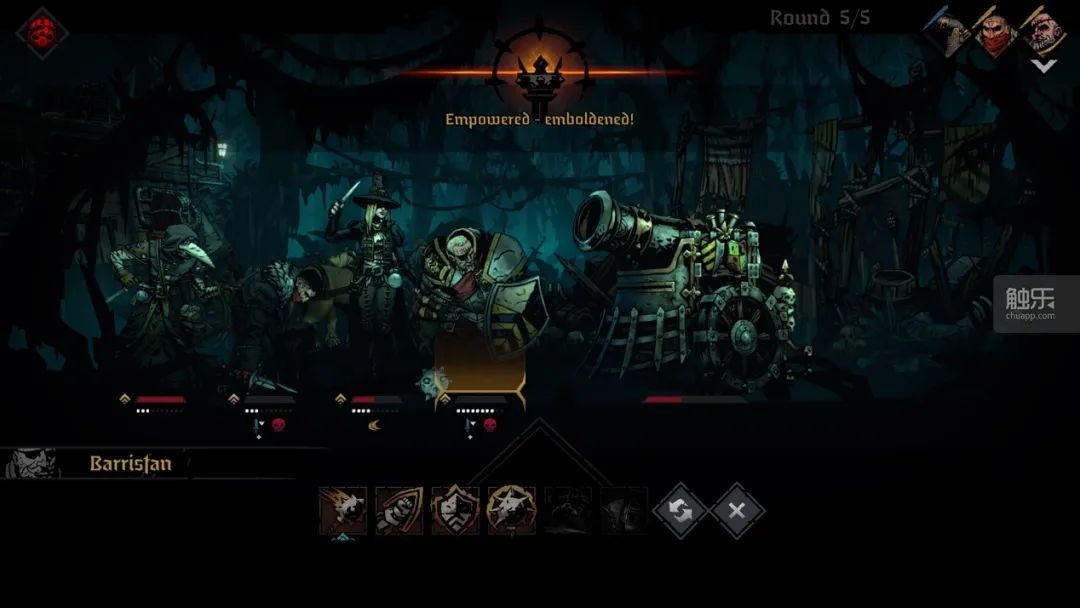Pass the turn with the X button

pos(737,511)
